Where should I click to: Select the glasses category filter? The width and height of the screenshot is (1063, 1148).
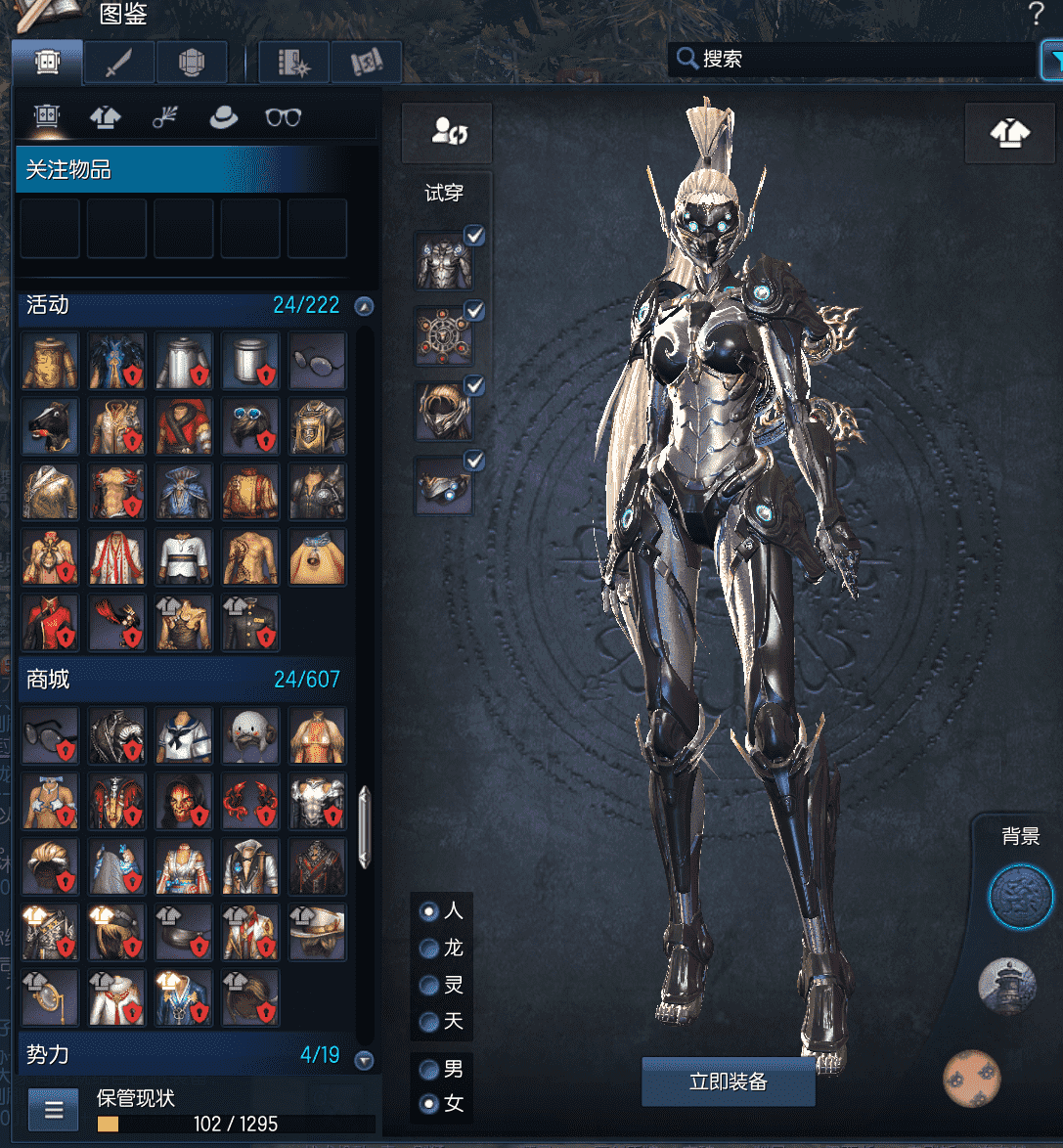283,118
